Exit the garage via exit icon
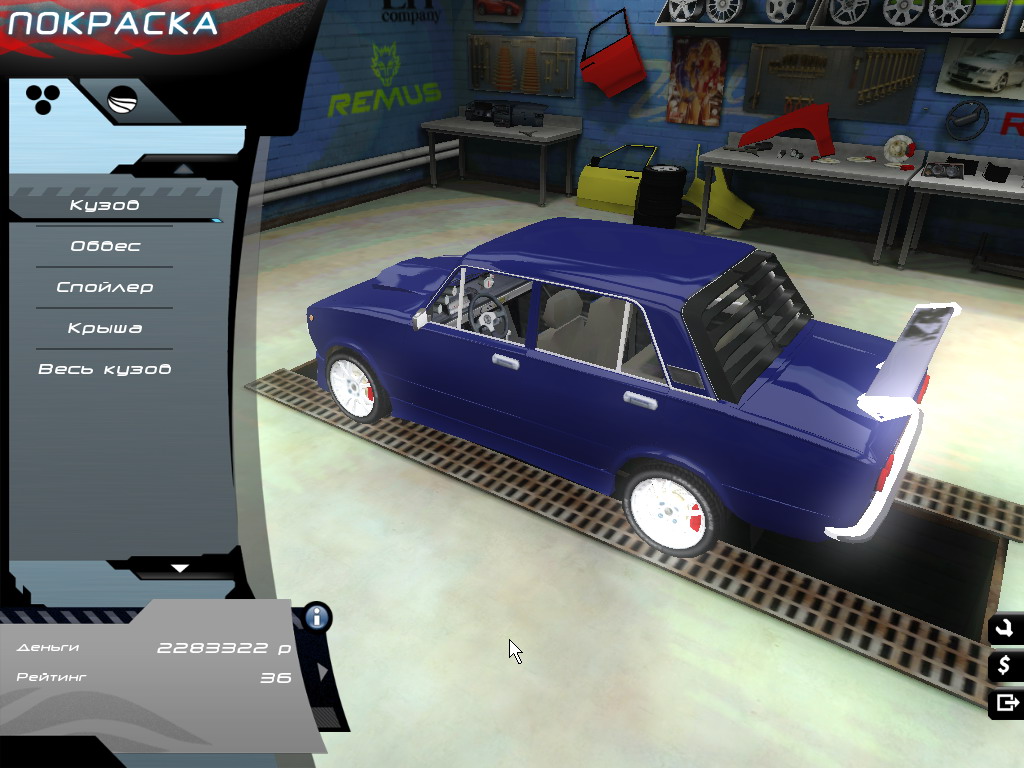The height and width of the screenshot is (768, 1024). 1004,703
